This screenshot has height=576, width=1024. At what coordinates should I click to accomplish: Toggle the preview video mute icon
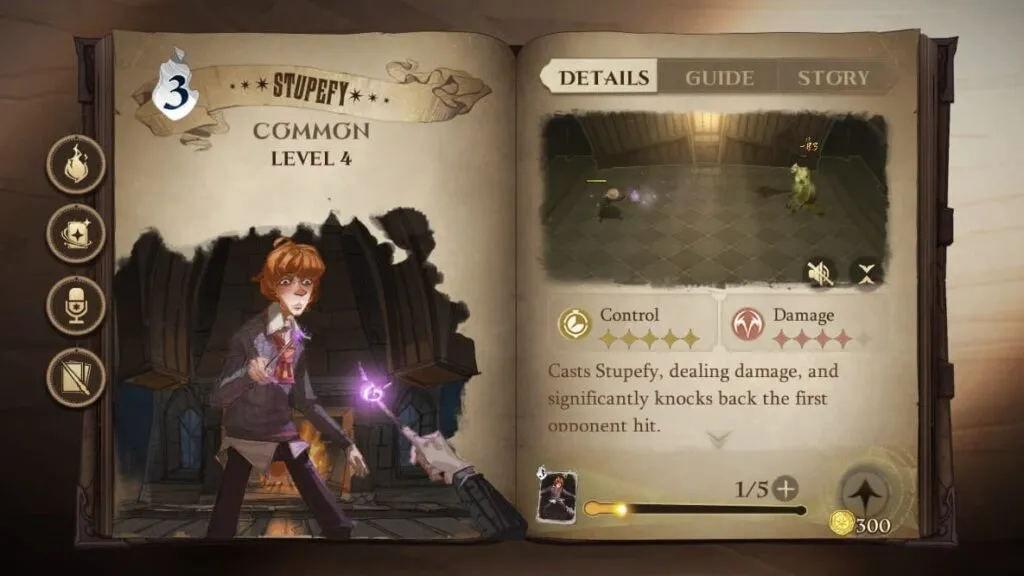tap(821, 272)
